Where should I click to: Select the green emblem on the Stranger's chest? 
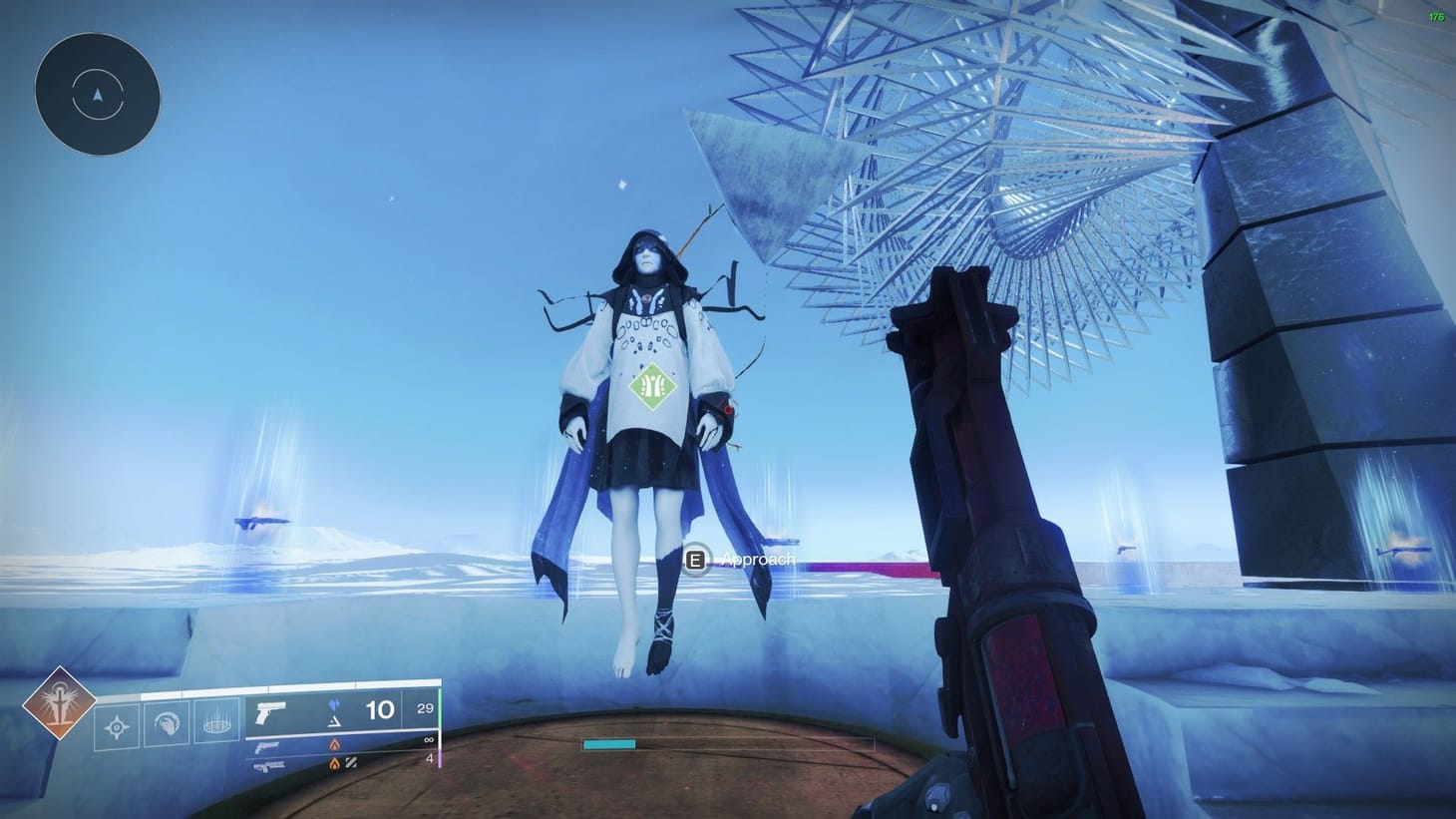click(654, 385)
